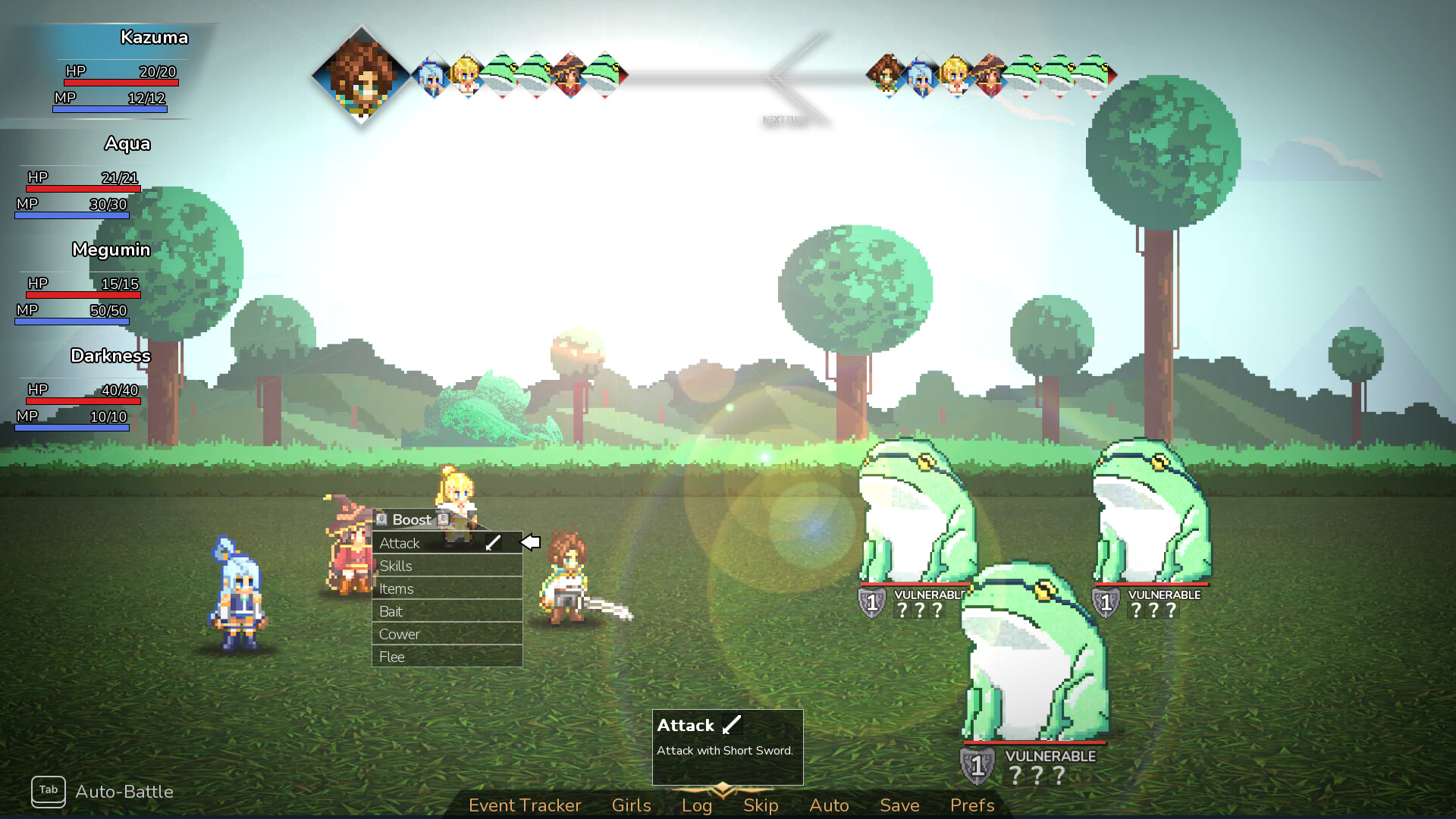Open the Event Tracker
The width and height of the screenshot is (1456, 819).
[525, 805]
